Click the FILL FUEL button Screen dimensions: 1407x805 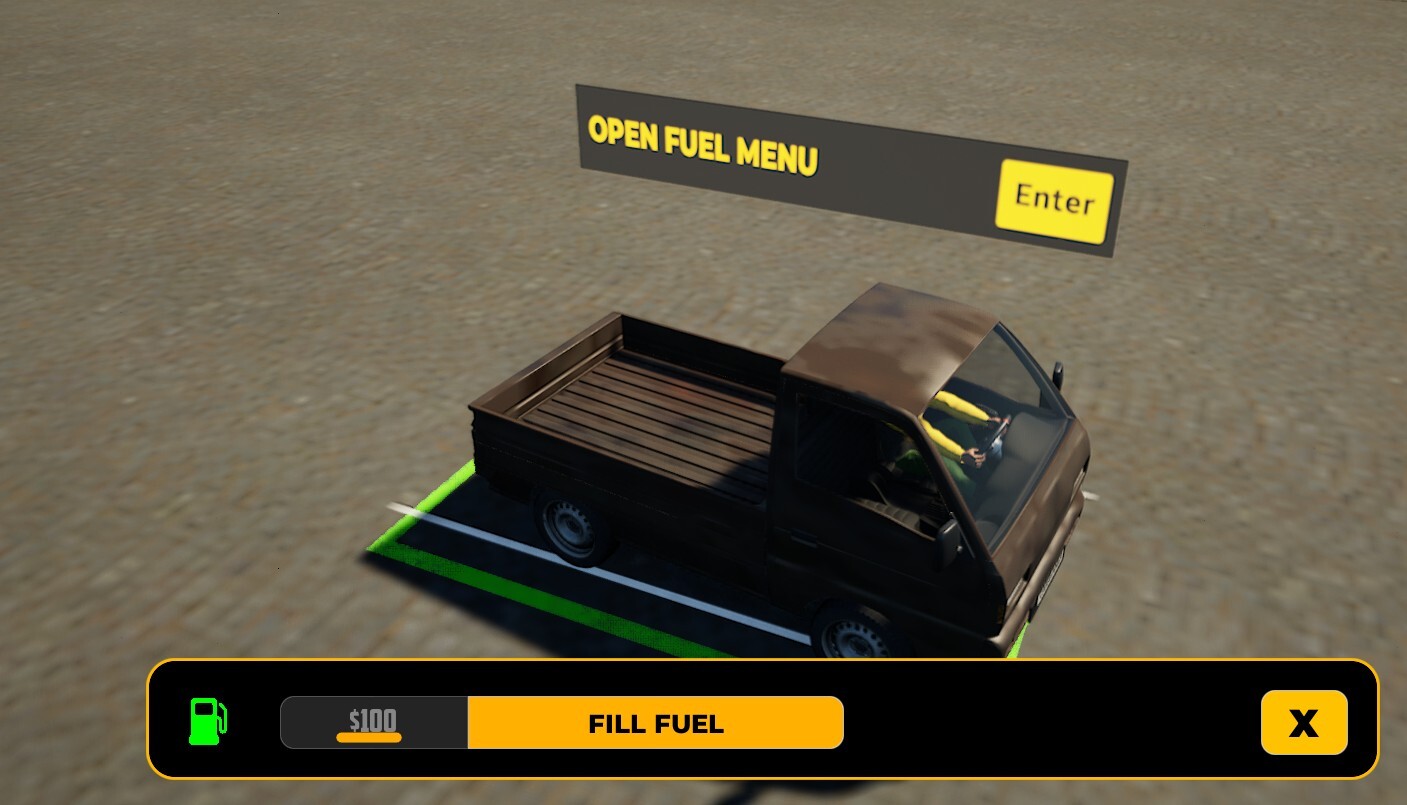(x=655, y=723)
